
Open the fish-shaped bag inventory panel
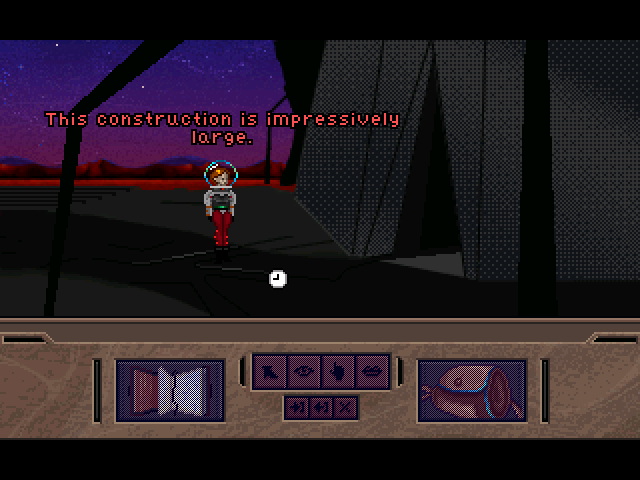[x=471, y=390]
